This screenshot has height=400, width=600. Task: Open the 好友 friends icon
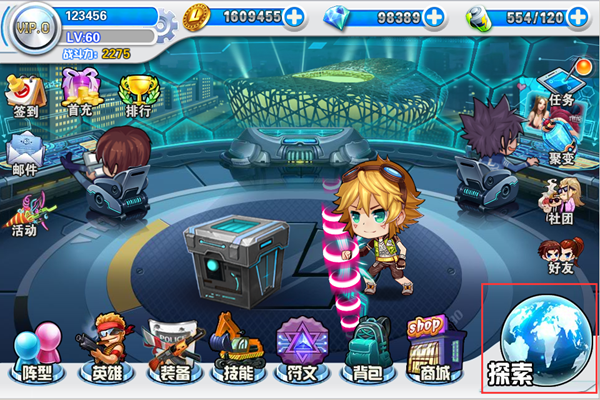(559, 254)
